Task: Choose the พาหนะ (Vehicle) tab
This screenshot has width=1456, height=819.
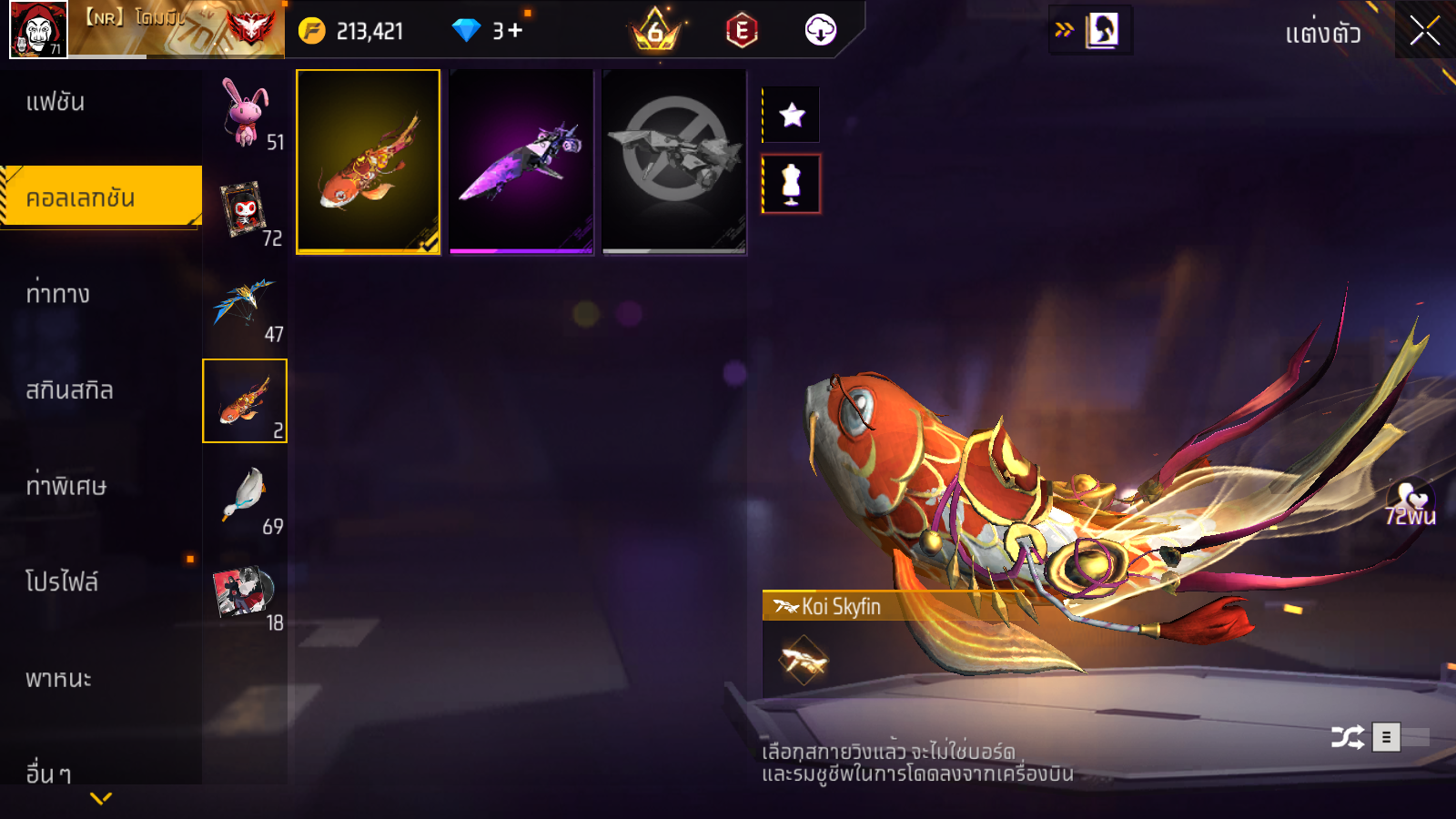Action: pos(58,679)
